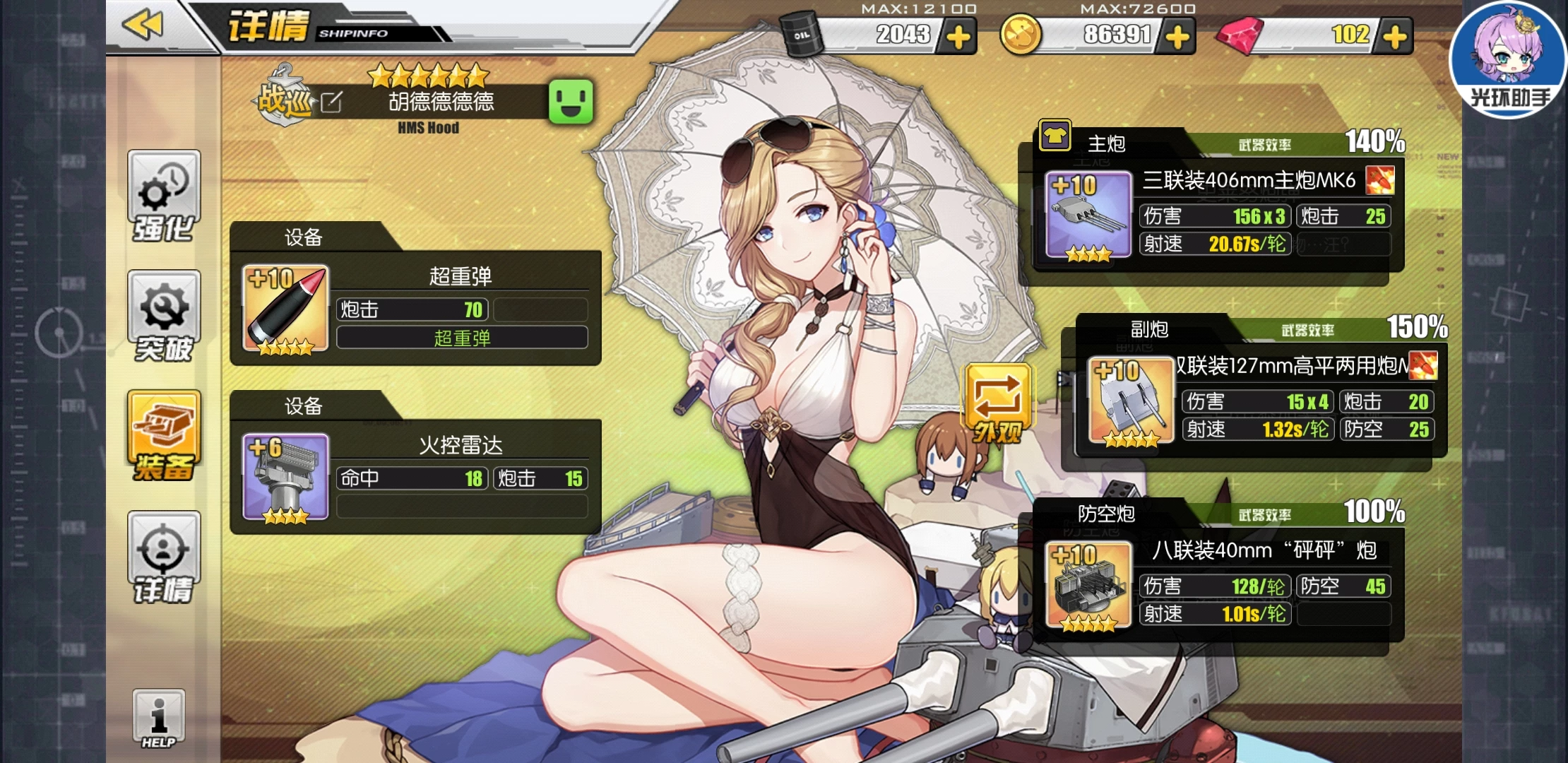The height and width of the screenshot is (763, 1568).
Task: Add more oil with the plus button
Action: (958, 37)
